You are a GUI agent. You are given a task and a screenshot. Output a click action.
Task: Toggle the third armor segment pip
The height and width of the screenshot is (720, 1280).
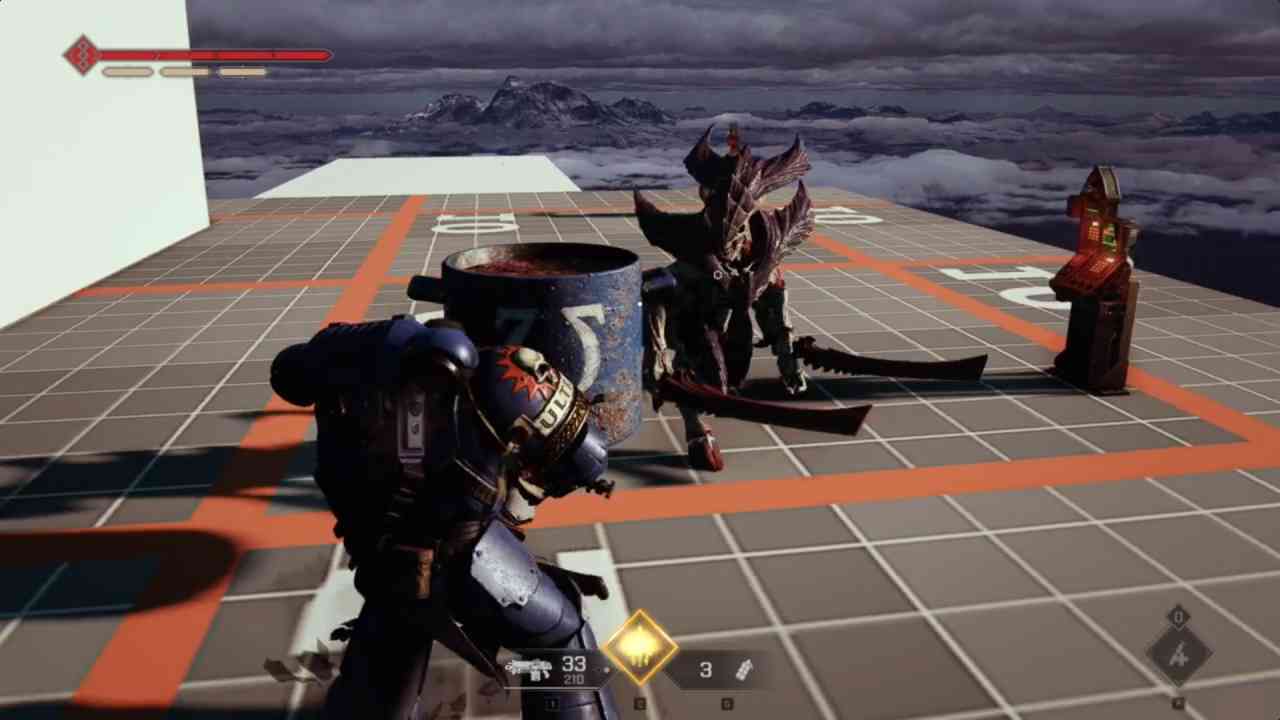point(243,71)
